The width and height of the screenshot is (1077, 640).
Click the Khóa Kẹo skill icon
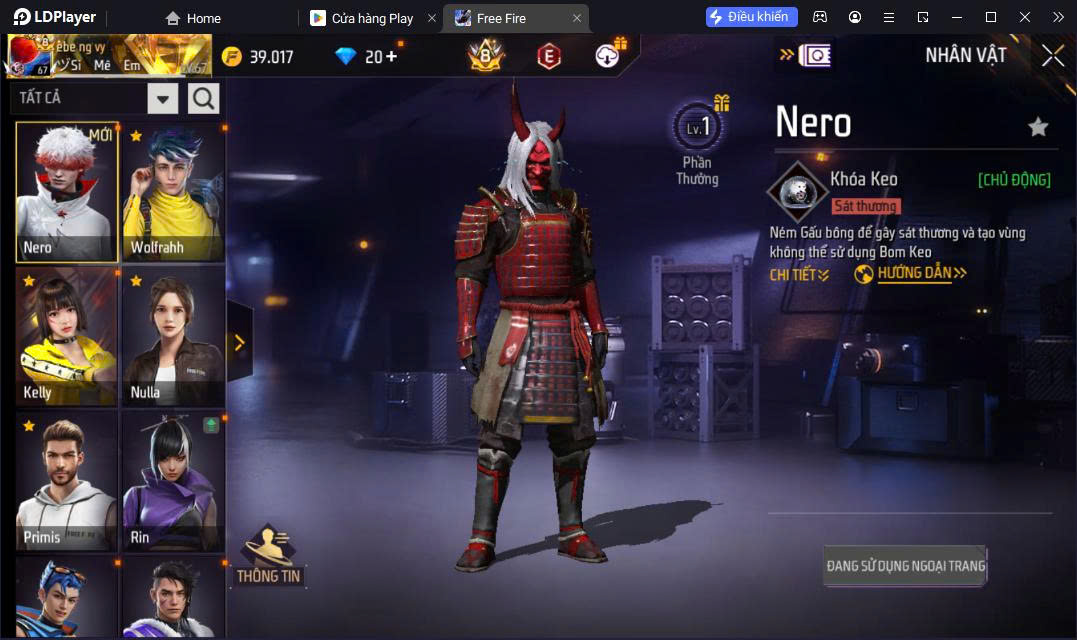(797, 190)
